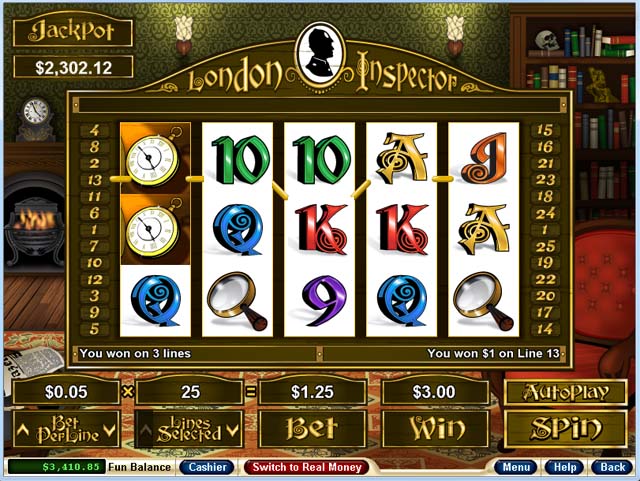Open the Cashier

click(x=207, y=467)
